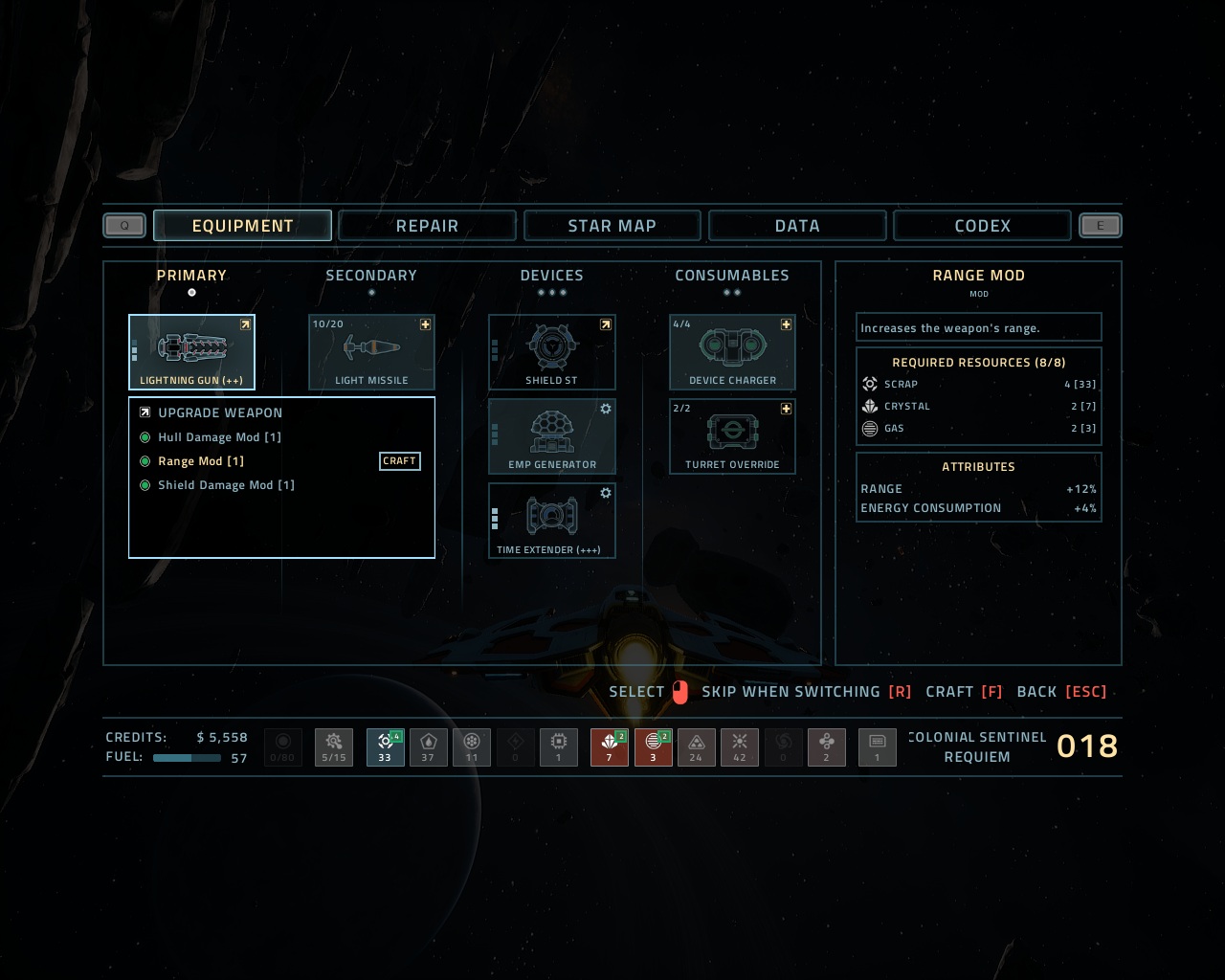Select the EMP Generator device slot

pyautogui.click(x=551, y=435)
